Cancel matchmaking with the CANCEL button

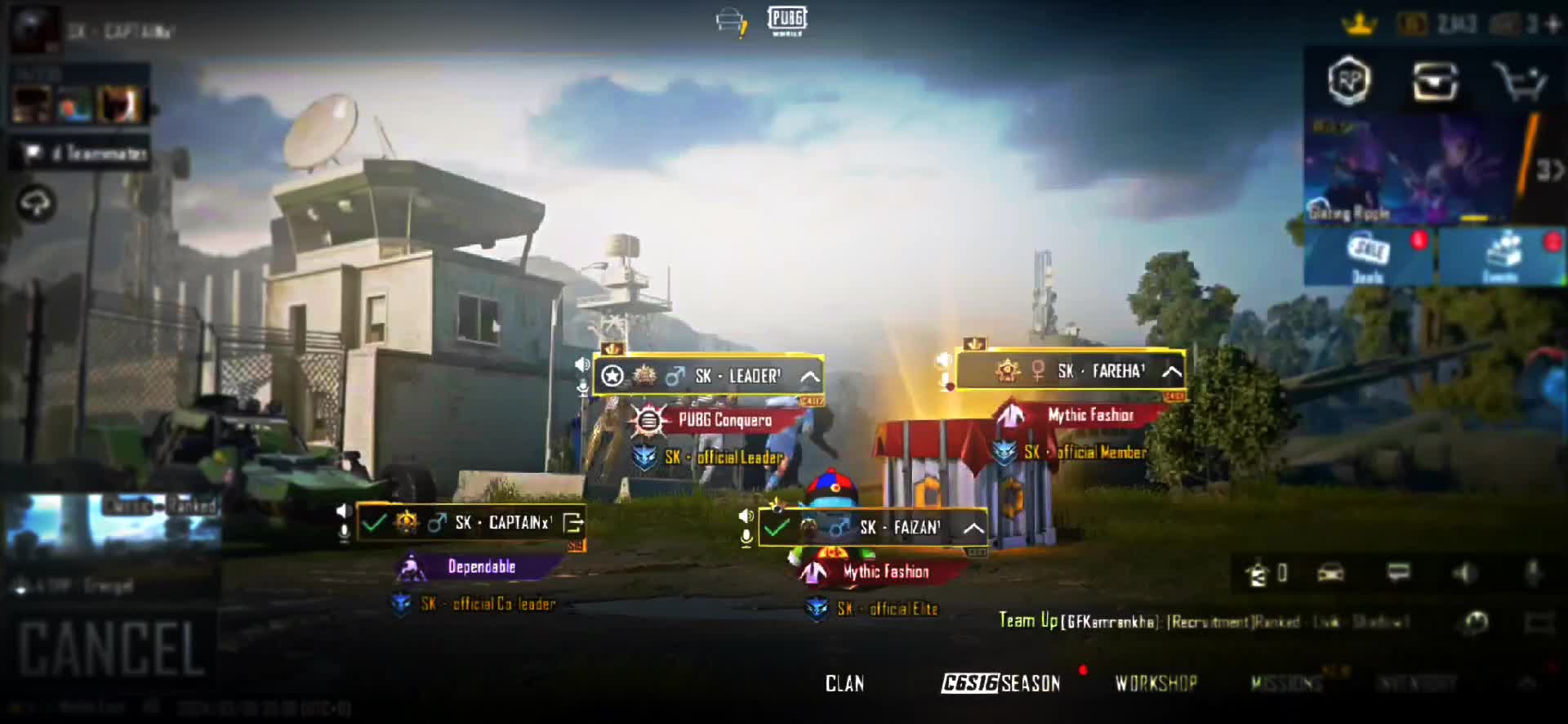[111, 648]
